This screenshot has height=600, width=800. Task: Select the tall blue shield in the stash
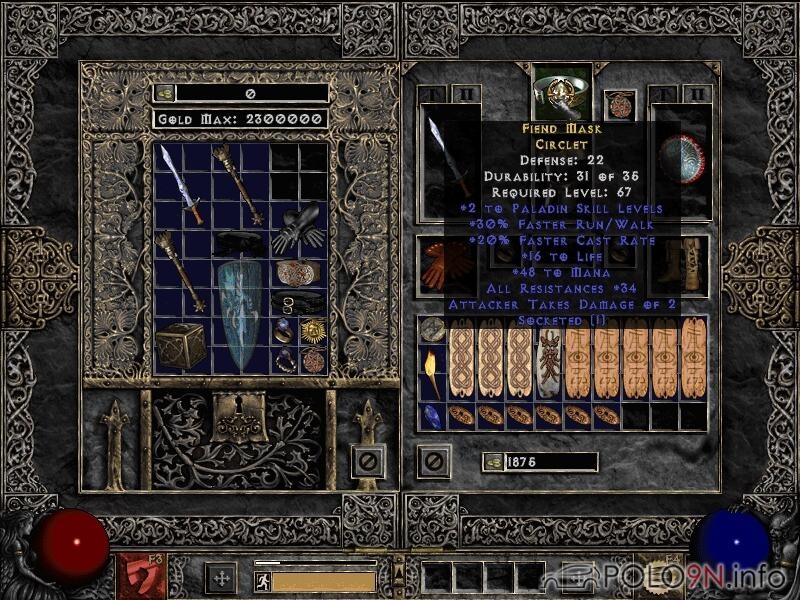[242, 317]
